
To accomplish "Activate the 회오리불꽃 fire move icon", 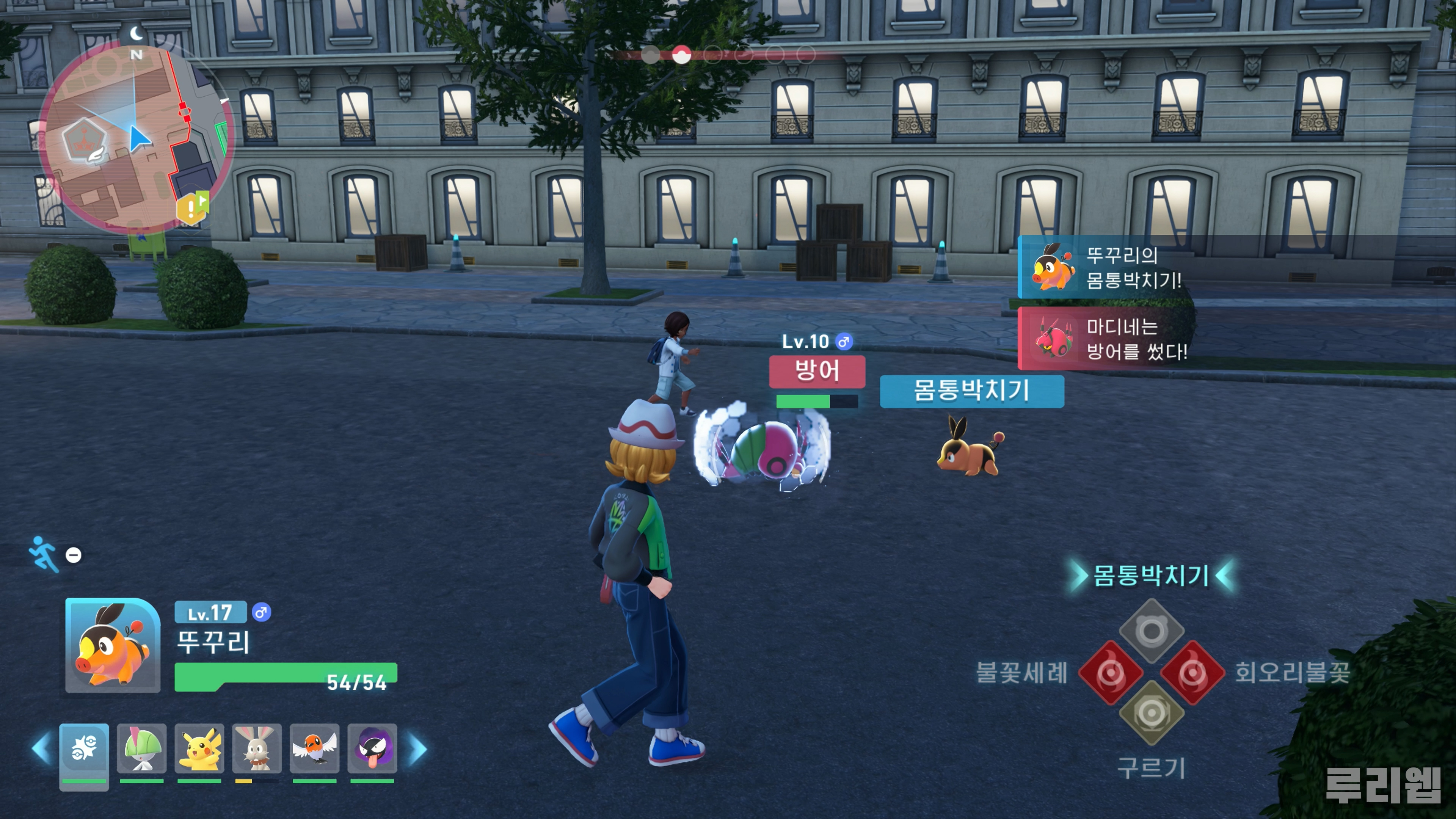I will [x=1192, y=673].
